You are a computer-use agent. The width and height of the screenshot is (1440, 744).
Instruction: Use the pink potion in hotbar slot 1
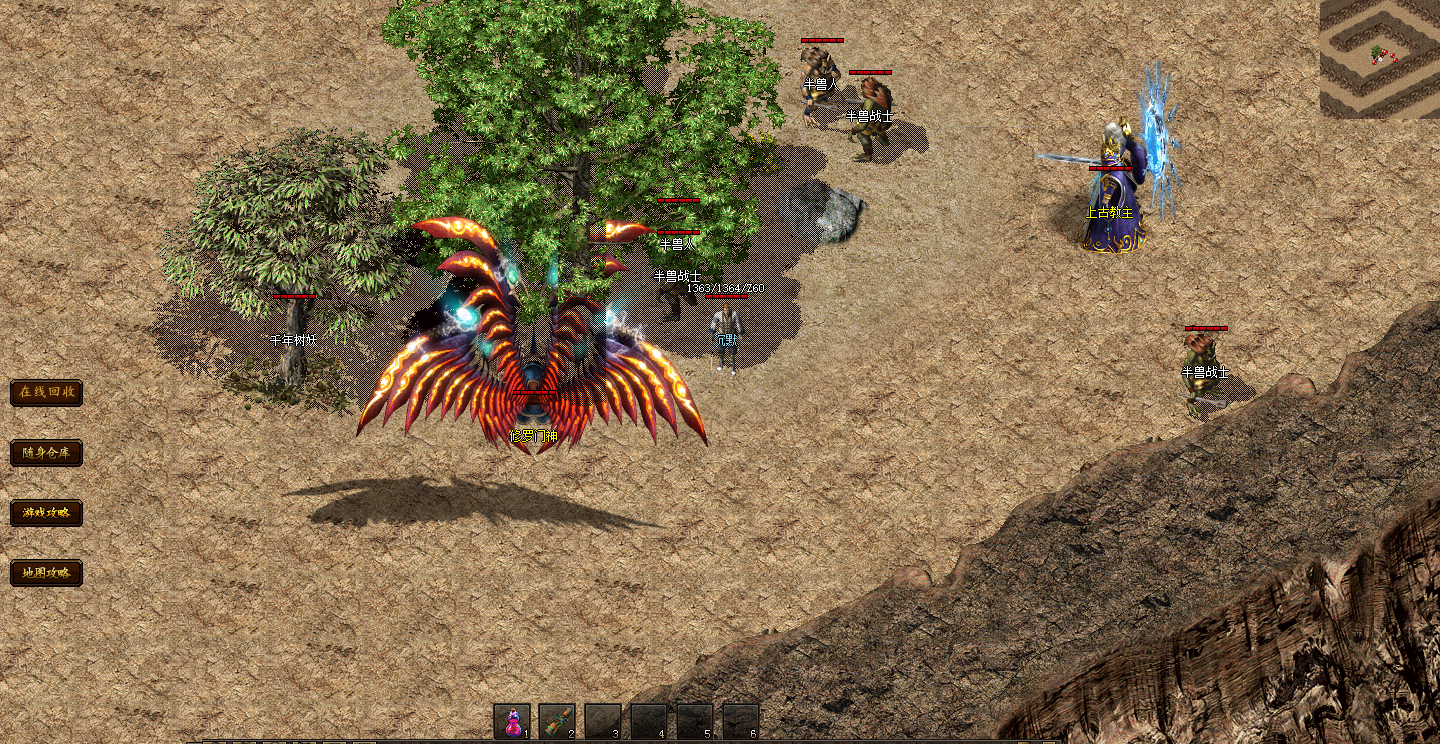[512, 721]
